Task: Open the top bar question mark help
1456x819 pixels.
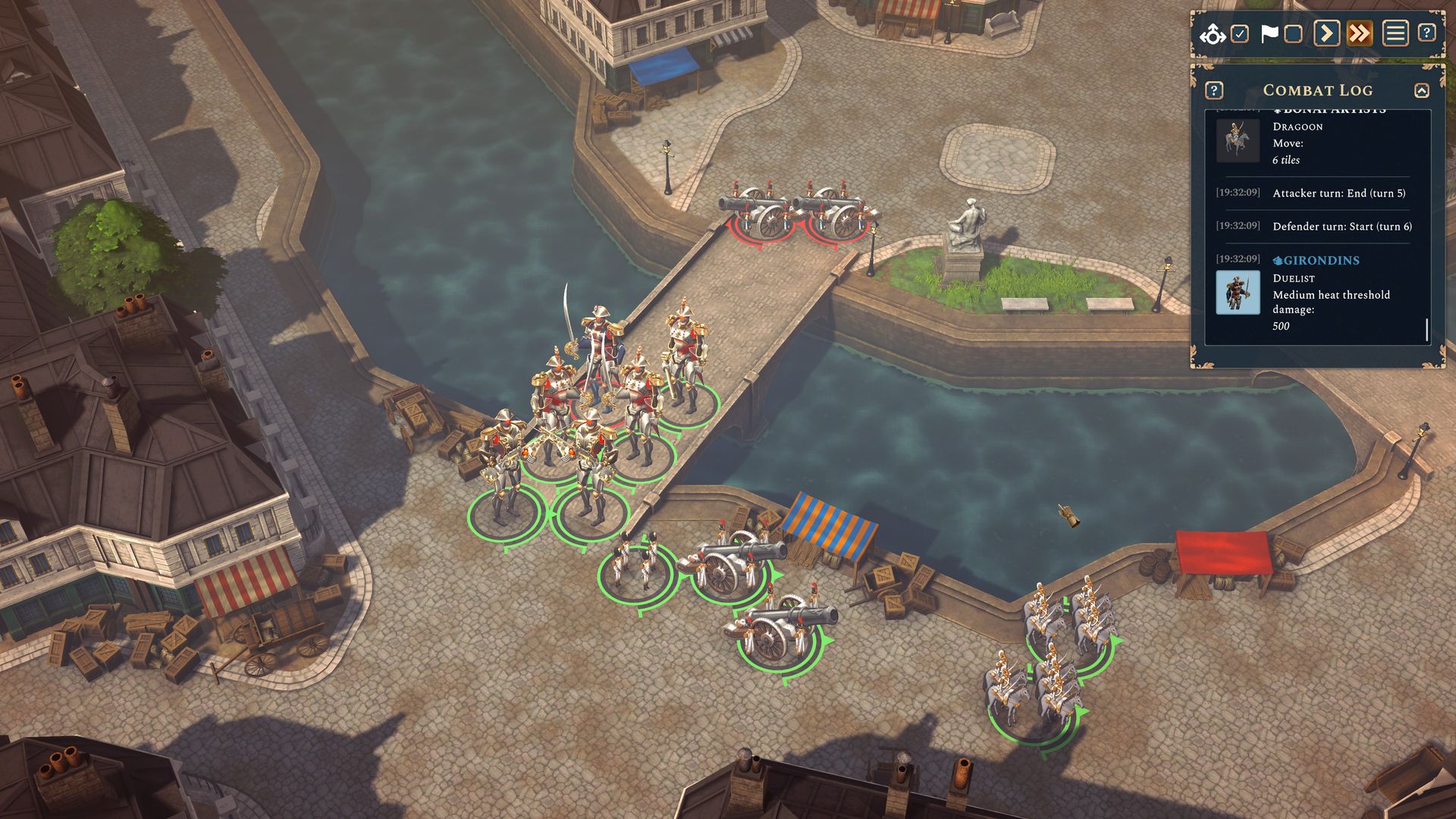Action: tap(1426, 33)
